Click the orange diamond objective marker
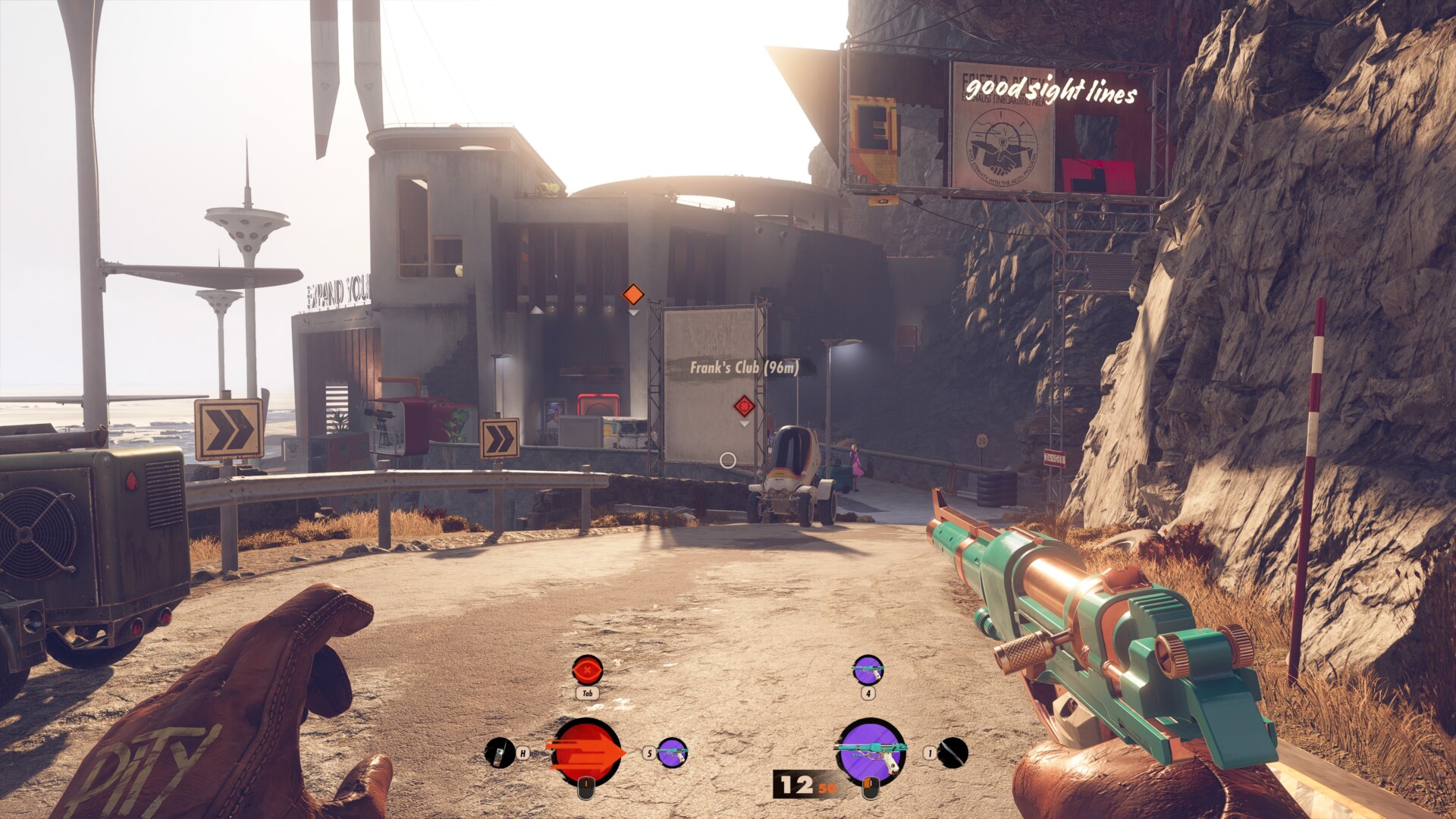Viewport: 1456px width, 819px height. pyautogui.click(x=632, y=294)
